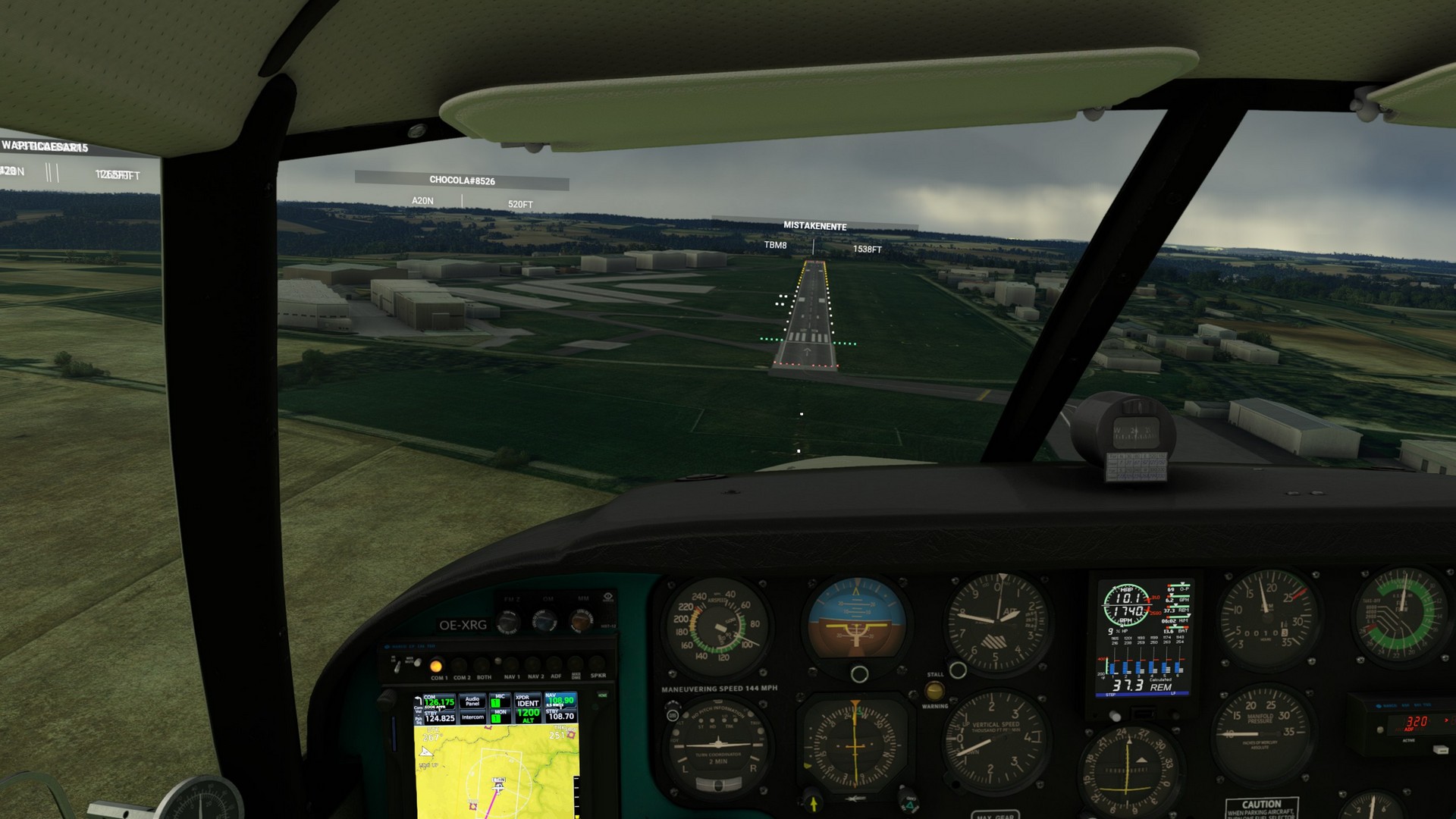Open the Intercom page on the GPS
1456x819 pixels.
click(472, 717)
